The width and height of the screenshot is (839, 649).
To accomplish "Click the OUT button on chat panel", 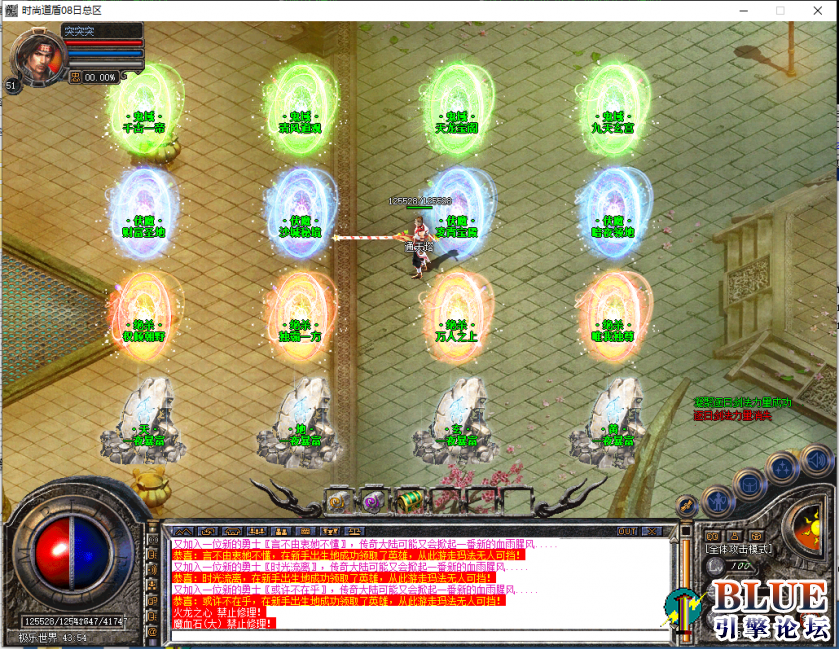I will pos(627,530).
